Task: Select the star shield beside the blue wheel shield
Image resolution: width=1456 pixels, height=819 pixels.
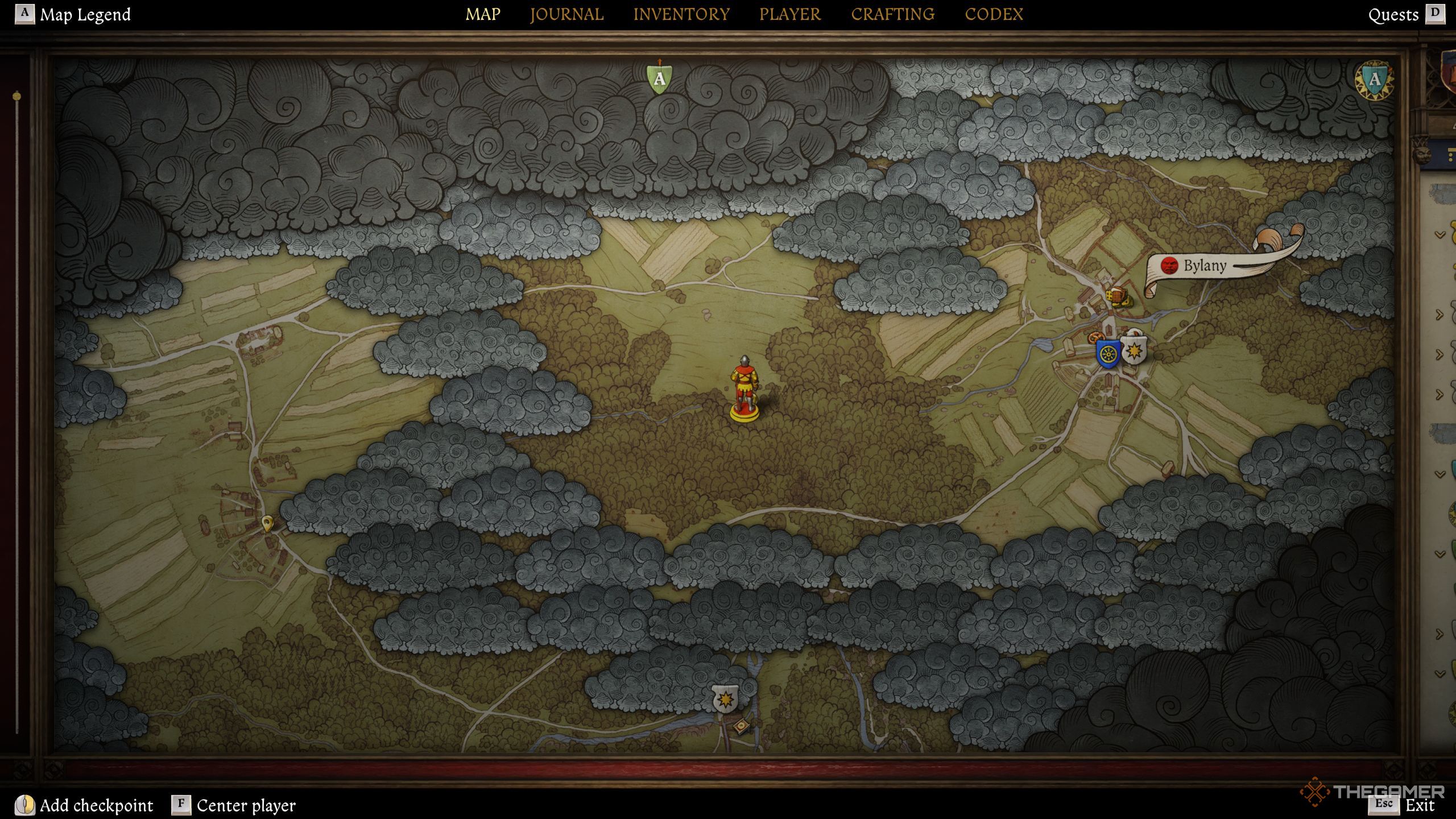Action: pos(1134,350)
